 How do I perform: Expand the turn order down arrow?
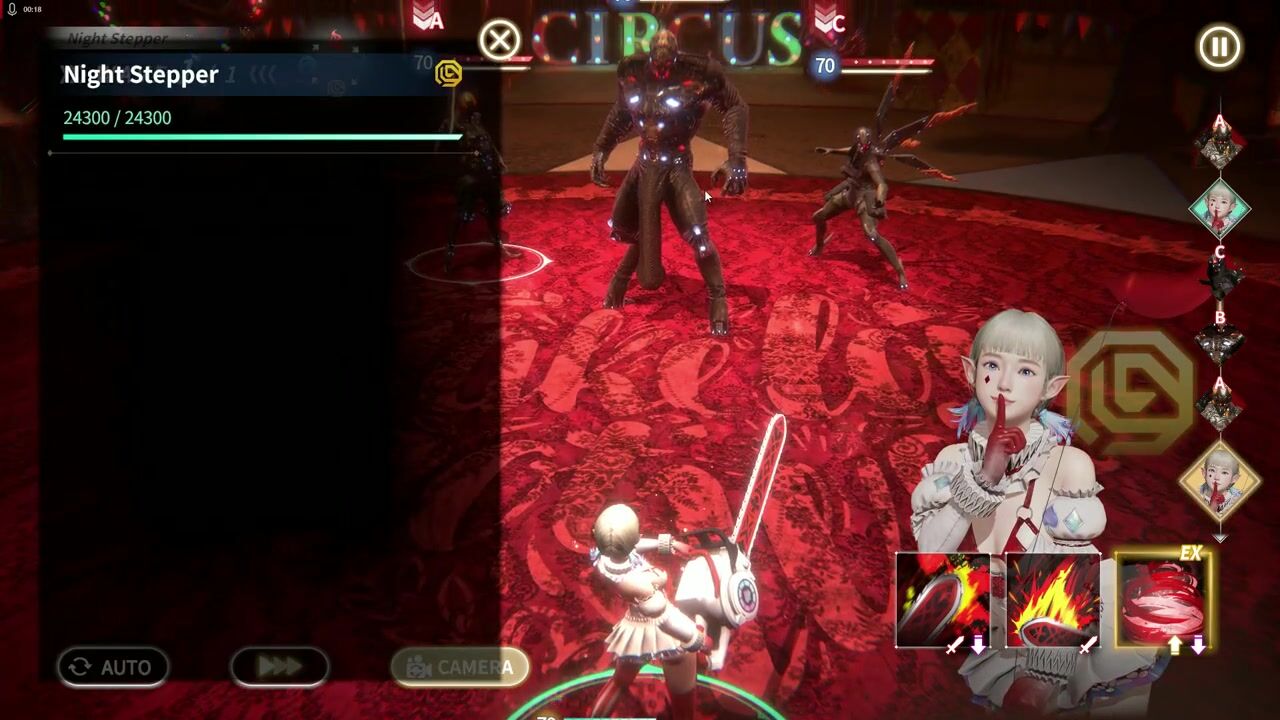tap(1219, 538)
